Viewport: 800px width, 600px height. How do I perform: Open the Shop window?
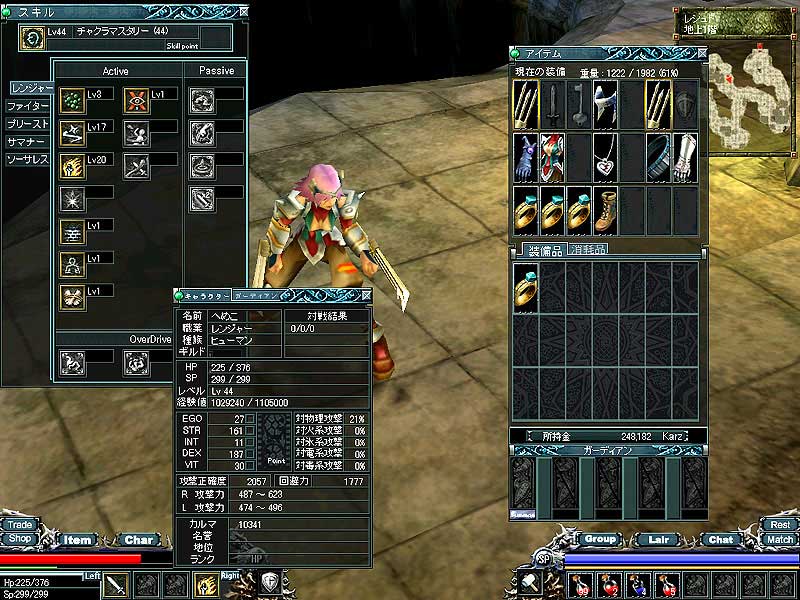[19, 538]
